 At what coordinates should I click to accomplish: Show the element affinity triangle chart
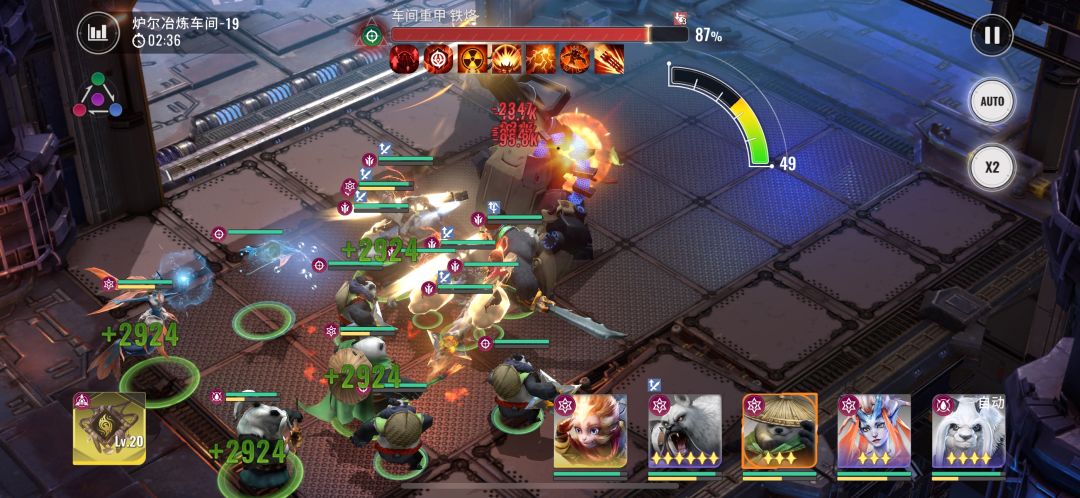(x=97, y=95)
